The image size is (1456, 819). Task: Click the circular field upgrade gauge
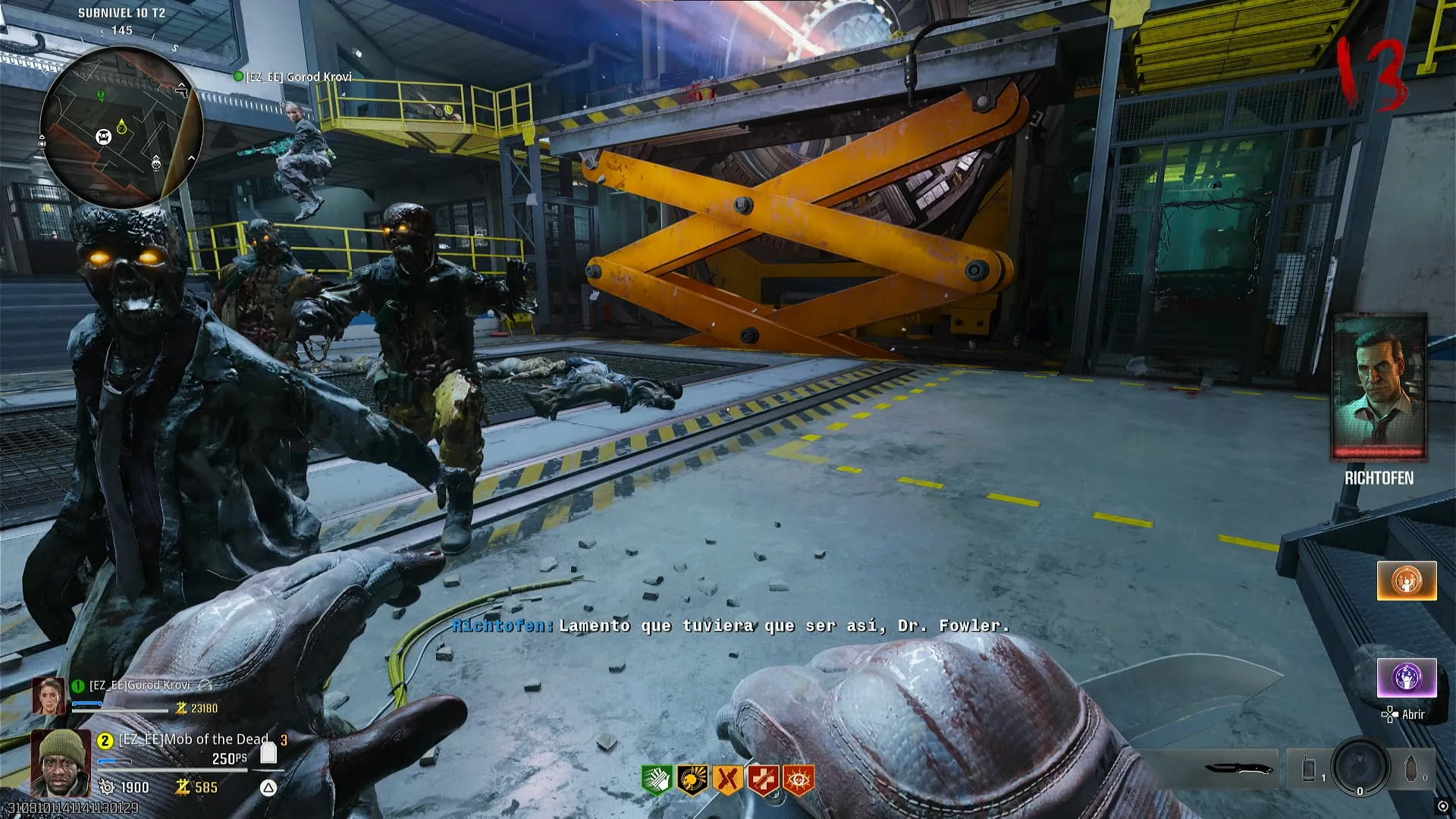(1360, 767)
